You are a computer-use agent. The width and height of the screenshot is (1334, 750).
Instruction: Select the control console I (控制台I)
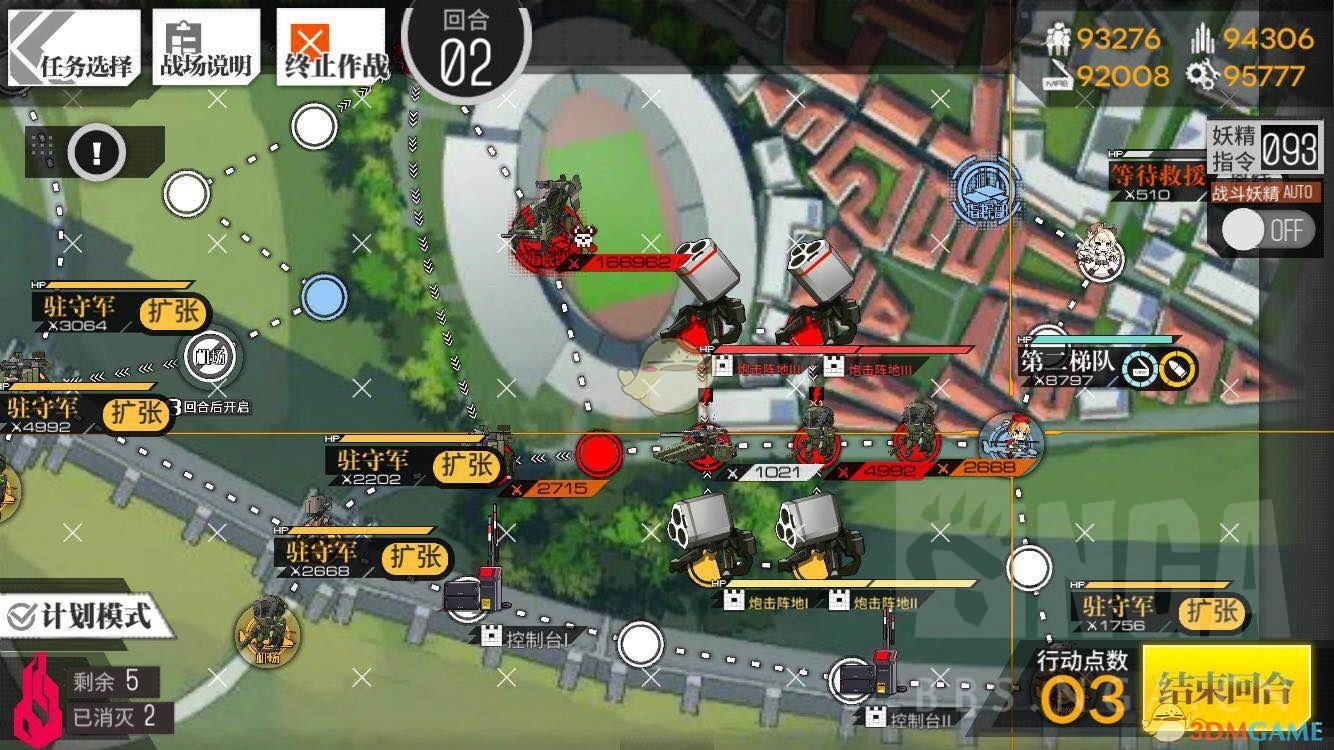click(x=469, y=597)
